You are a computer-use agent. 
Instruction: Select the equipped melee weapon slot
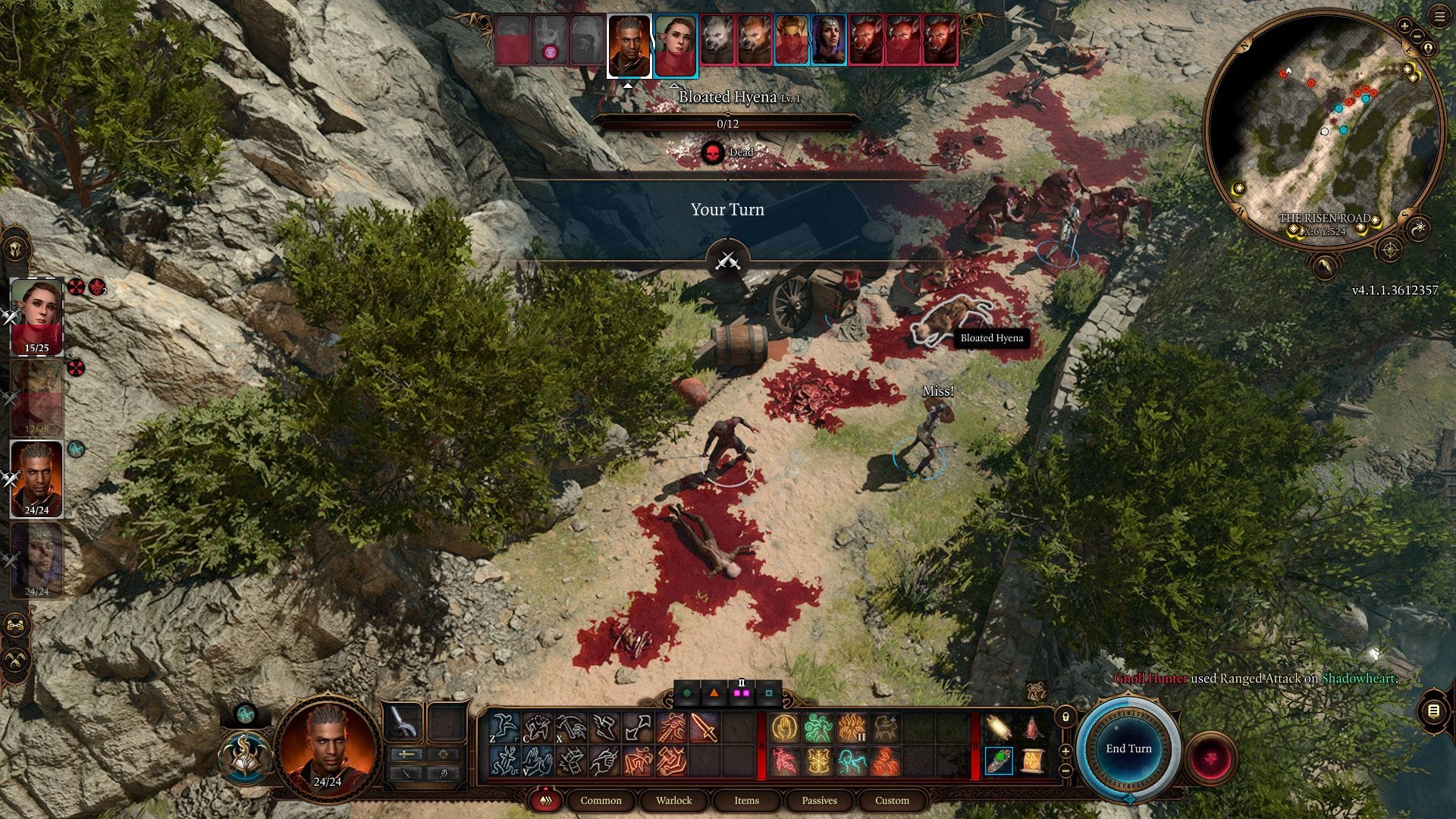click(403, 722)
